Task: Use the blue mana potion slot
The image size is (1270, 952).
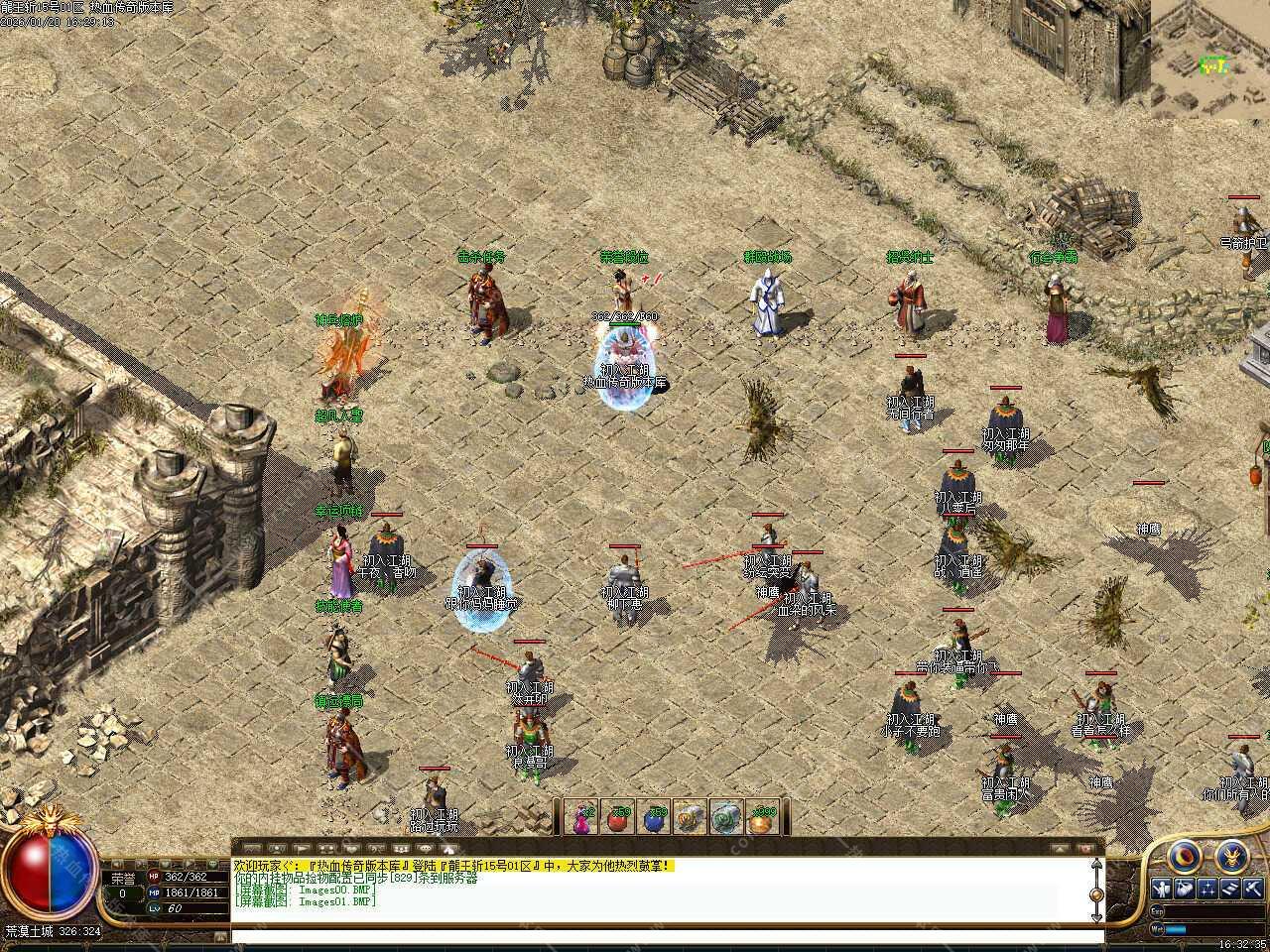Action: (655, 817)
